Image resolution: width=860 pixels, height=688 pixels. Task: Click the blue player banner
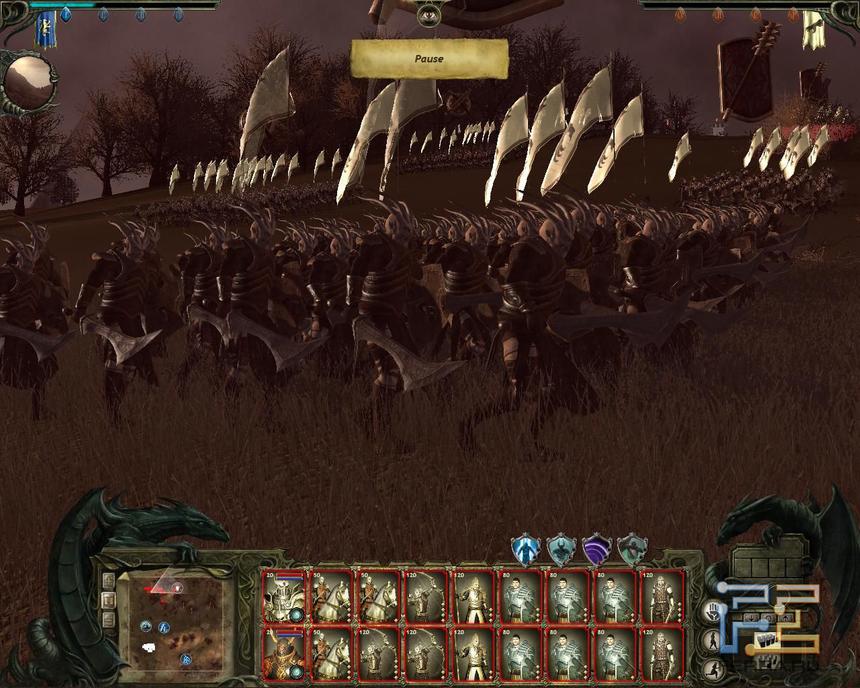point(45,30)
